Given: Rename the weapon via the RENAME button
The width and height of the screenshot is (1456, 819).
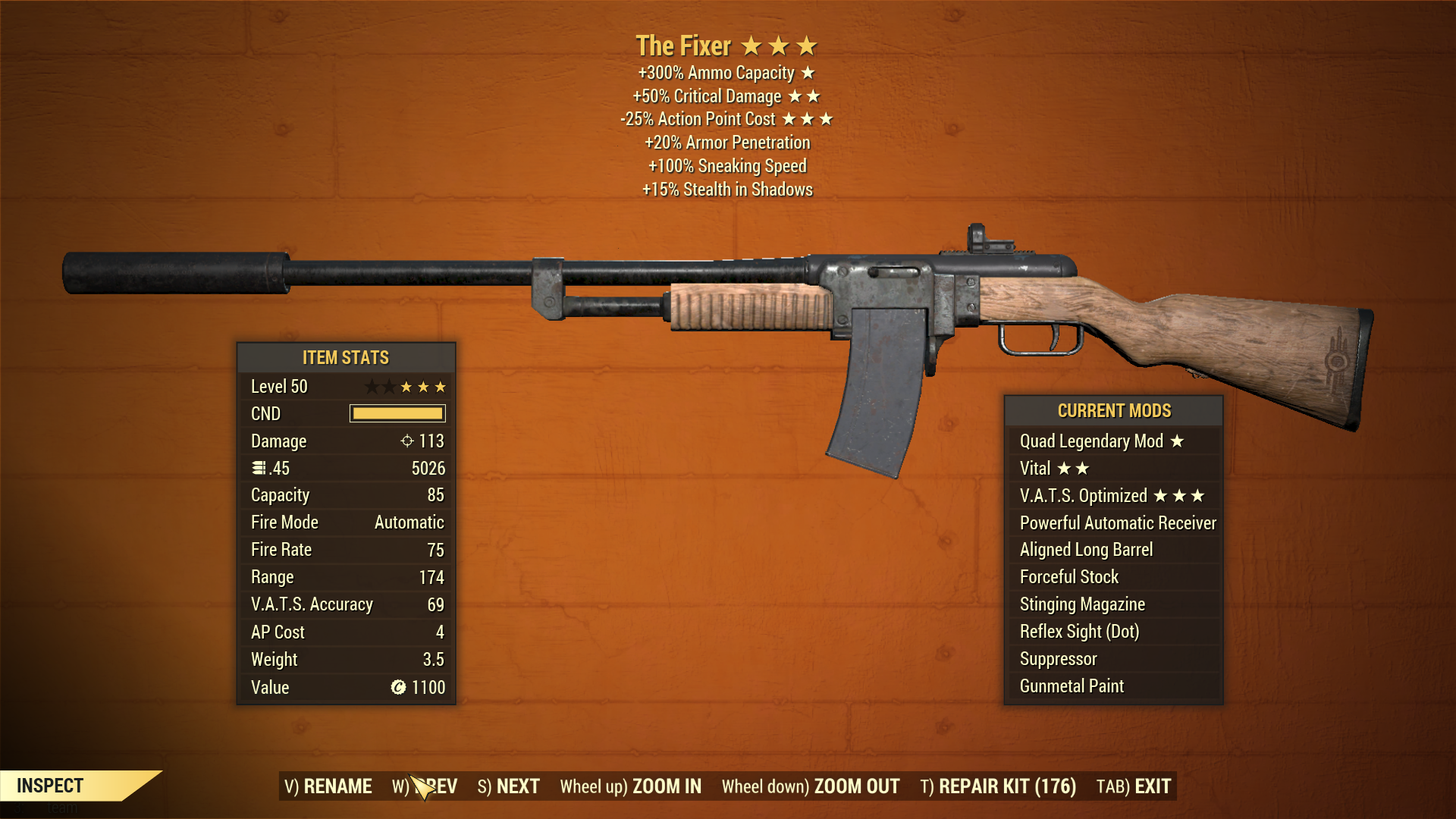Looking at the screenshot, I should click(x=328, y=786).
